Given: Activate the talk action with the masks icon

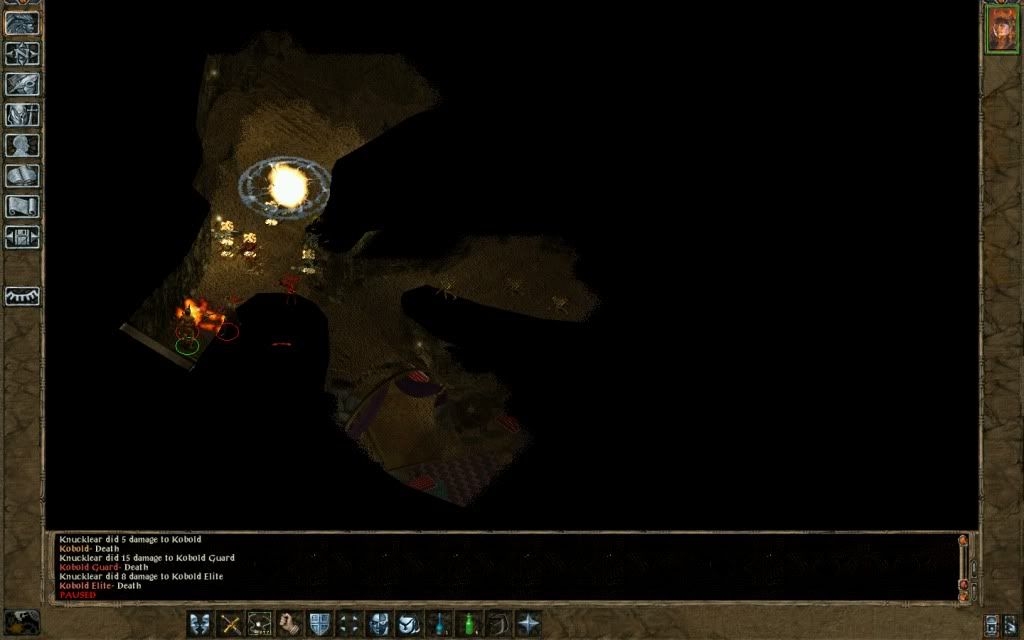Looking at the screenshot, I should pyautogui.click(x=200, y=624).
